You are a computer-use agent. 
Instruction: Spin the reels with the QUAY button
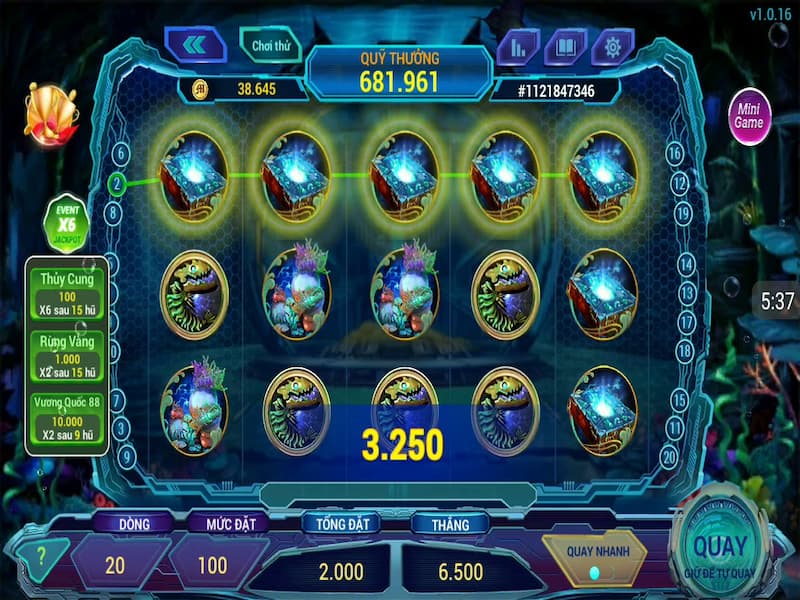pyautogui.click(x=719, y=548)
